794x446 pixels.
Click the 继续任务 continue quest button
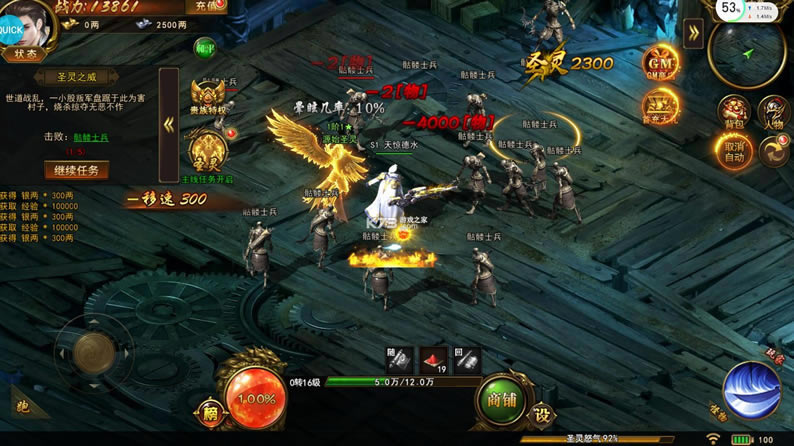tap(76, 169)
